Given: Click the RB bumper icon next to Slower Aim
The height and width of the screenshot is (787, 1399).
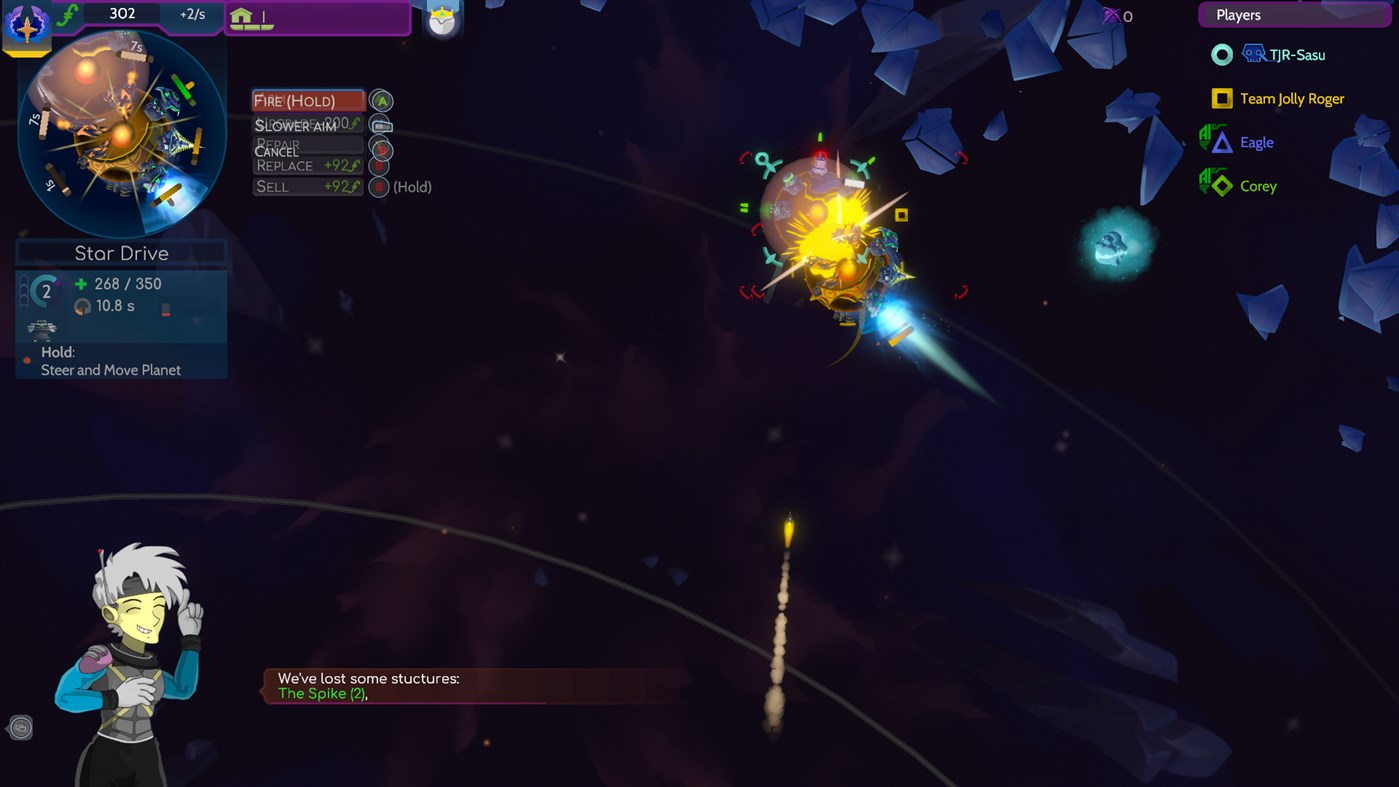Looking at the screenshot, I should [x=382, y=126].
